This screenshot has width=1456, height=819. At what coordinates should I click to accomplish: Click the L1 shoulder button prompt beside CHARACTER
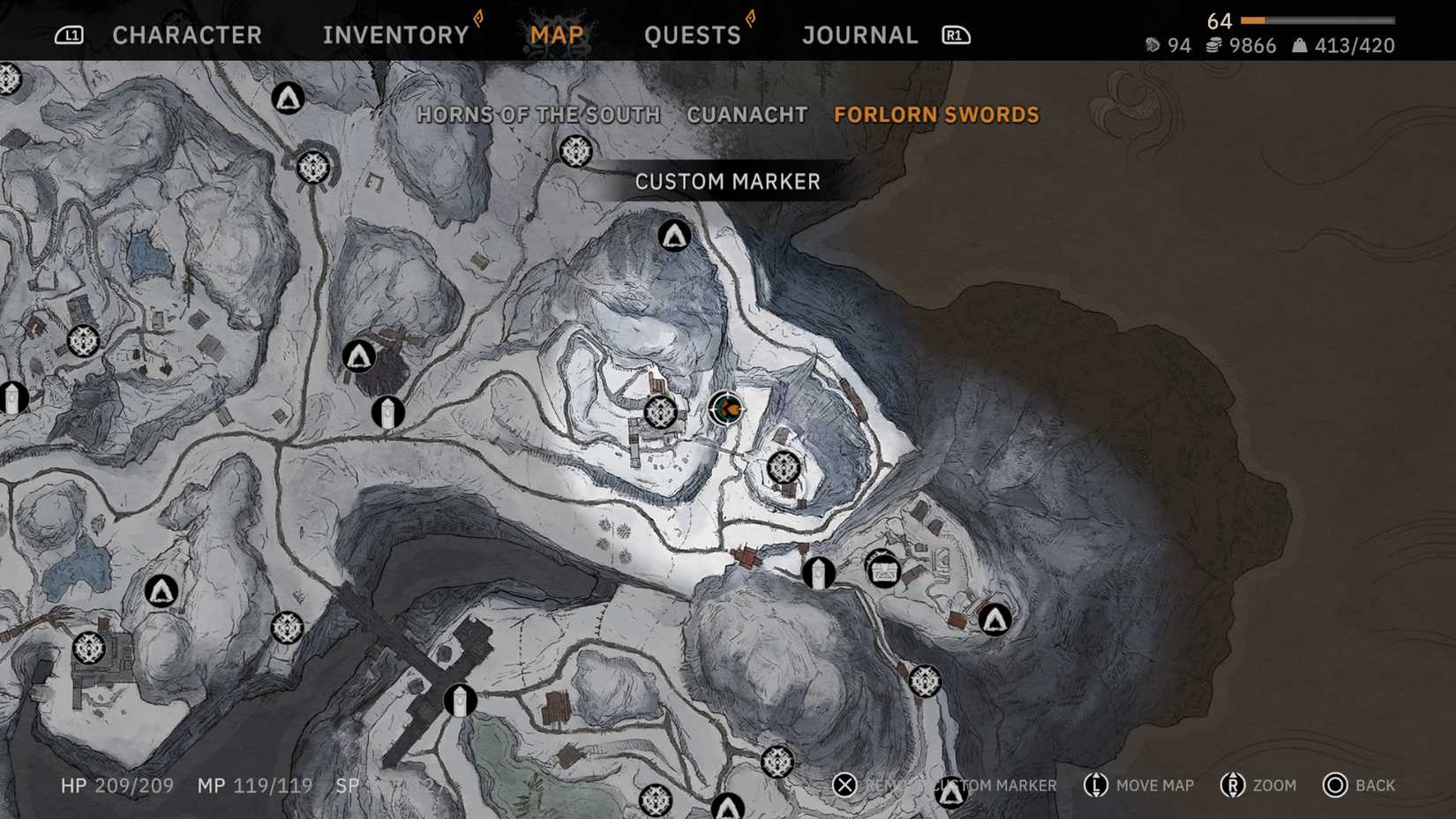[68, 34]
